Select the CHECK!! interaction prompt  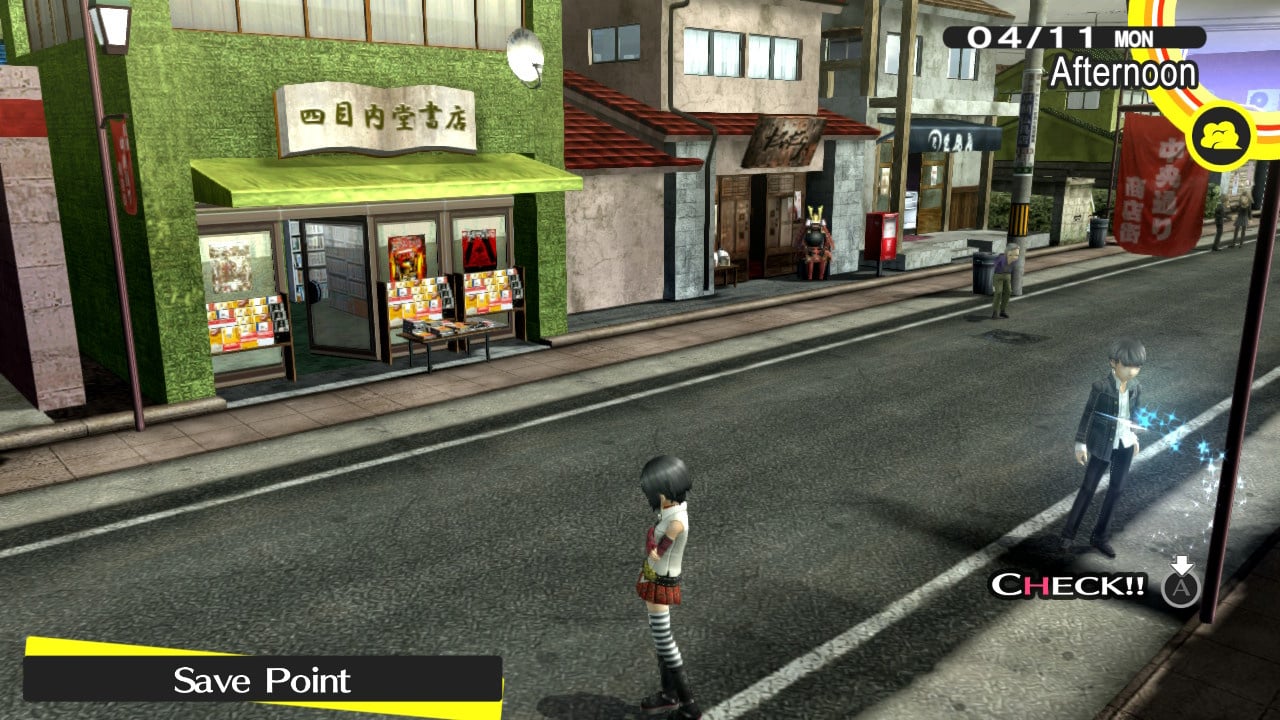pos(1068,585)
